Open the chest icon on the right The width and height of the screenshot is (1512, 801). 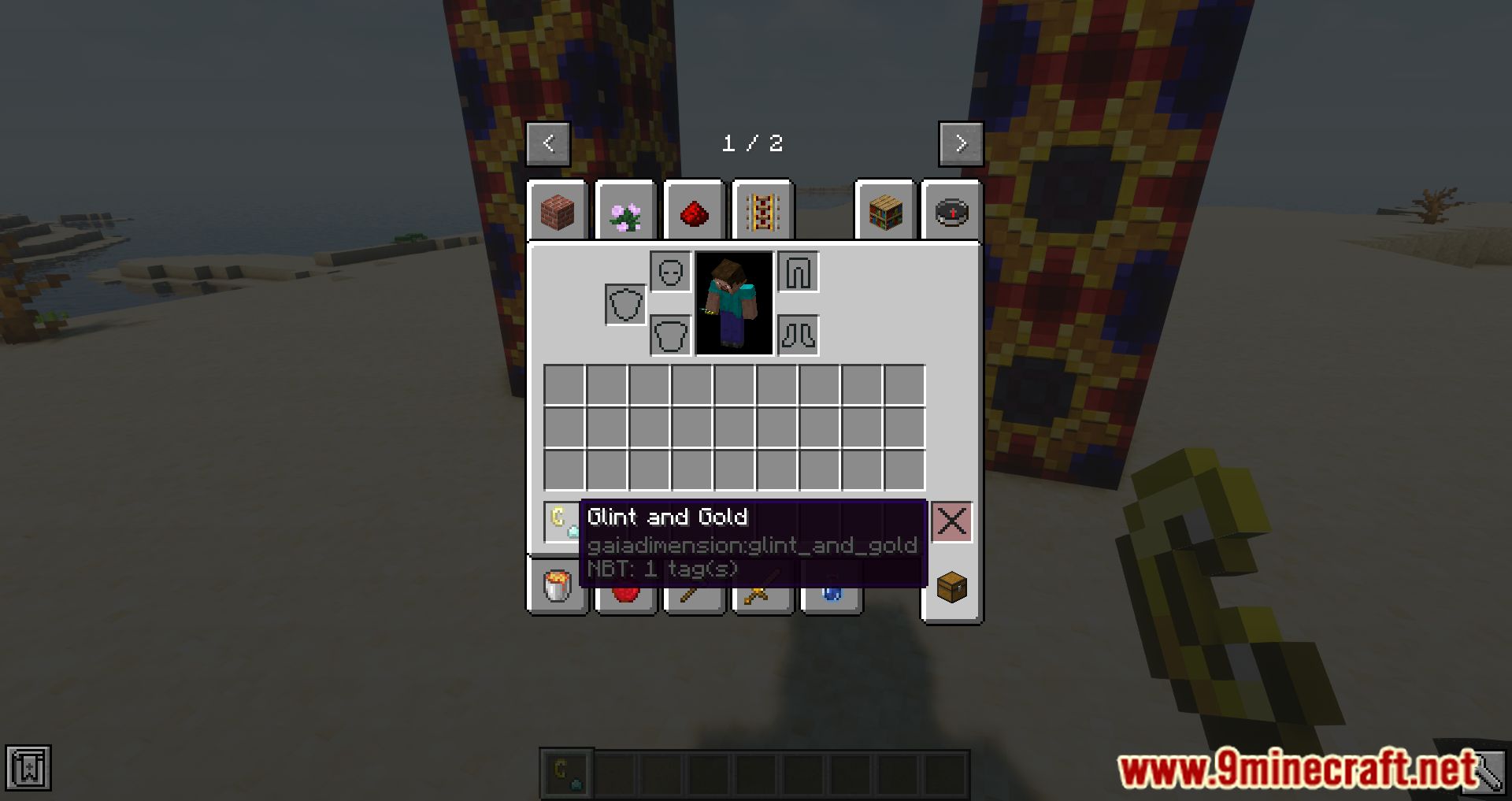point(951,587)
